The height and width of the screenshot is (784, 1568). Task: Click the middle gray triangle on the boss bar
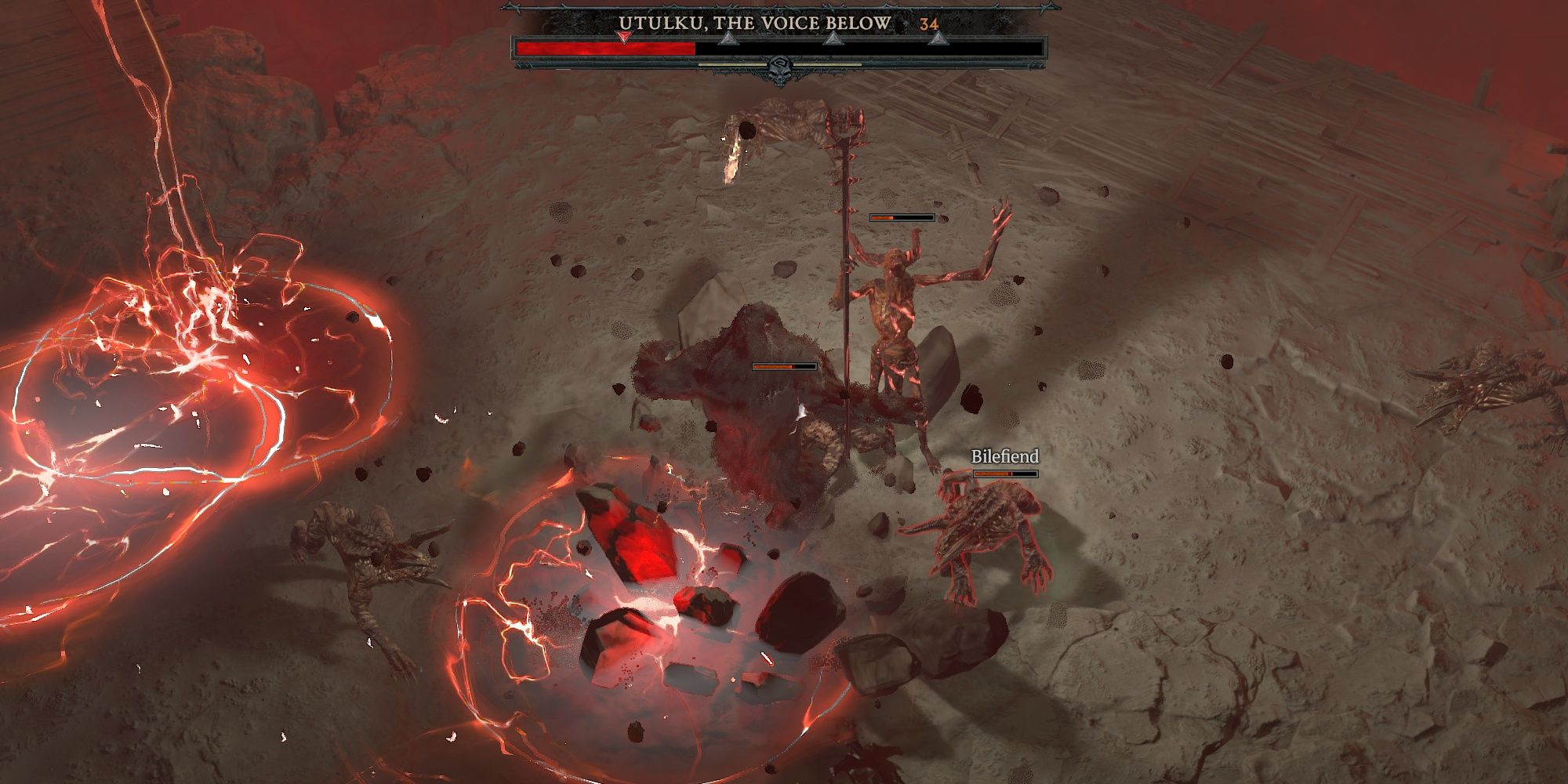(x=835, y=41)
